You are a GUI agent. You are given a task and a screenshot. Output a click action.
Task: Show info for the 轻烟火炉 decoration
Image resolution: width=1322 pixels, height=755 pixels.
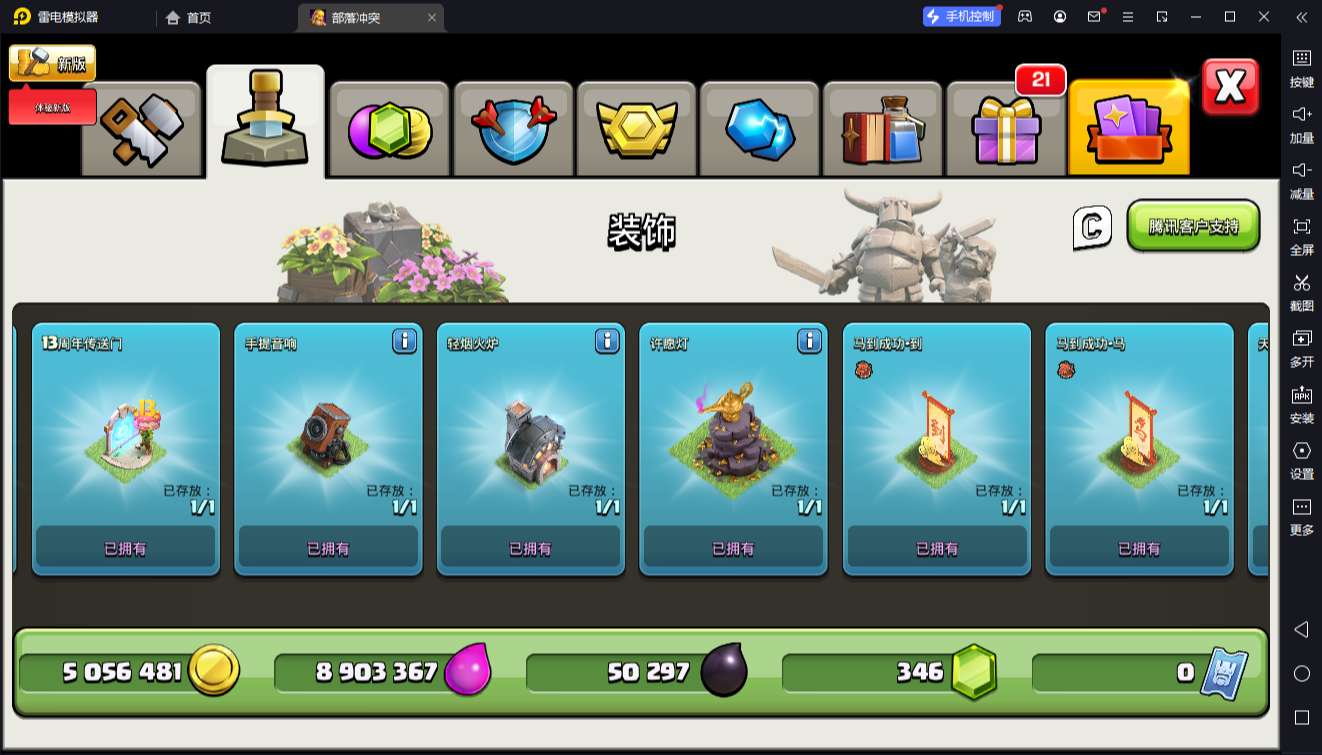click(607, 342)
